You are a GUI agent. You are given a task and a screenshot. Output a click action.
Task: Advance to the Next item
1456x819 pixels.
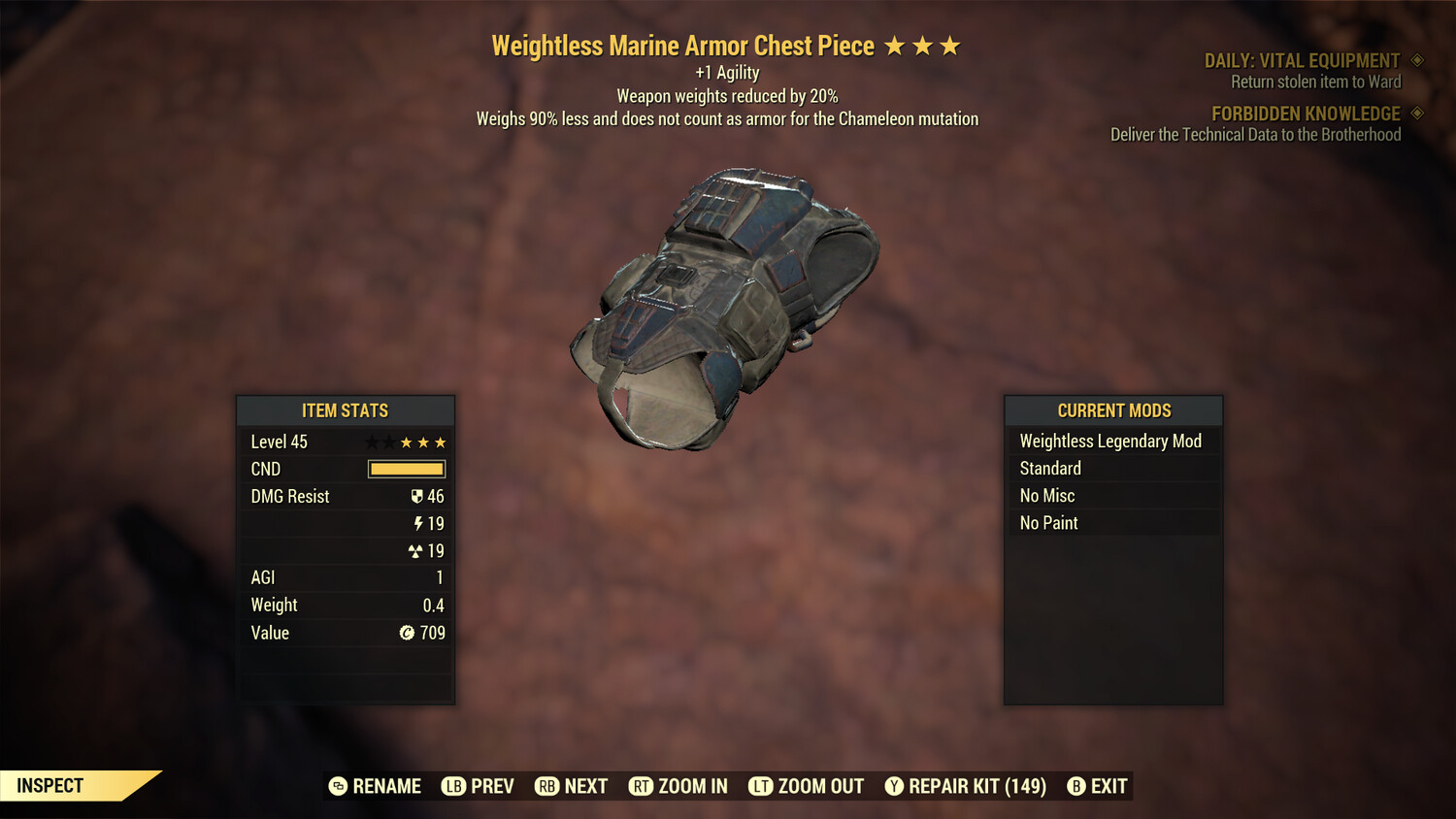click(x=572, y=786)
